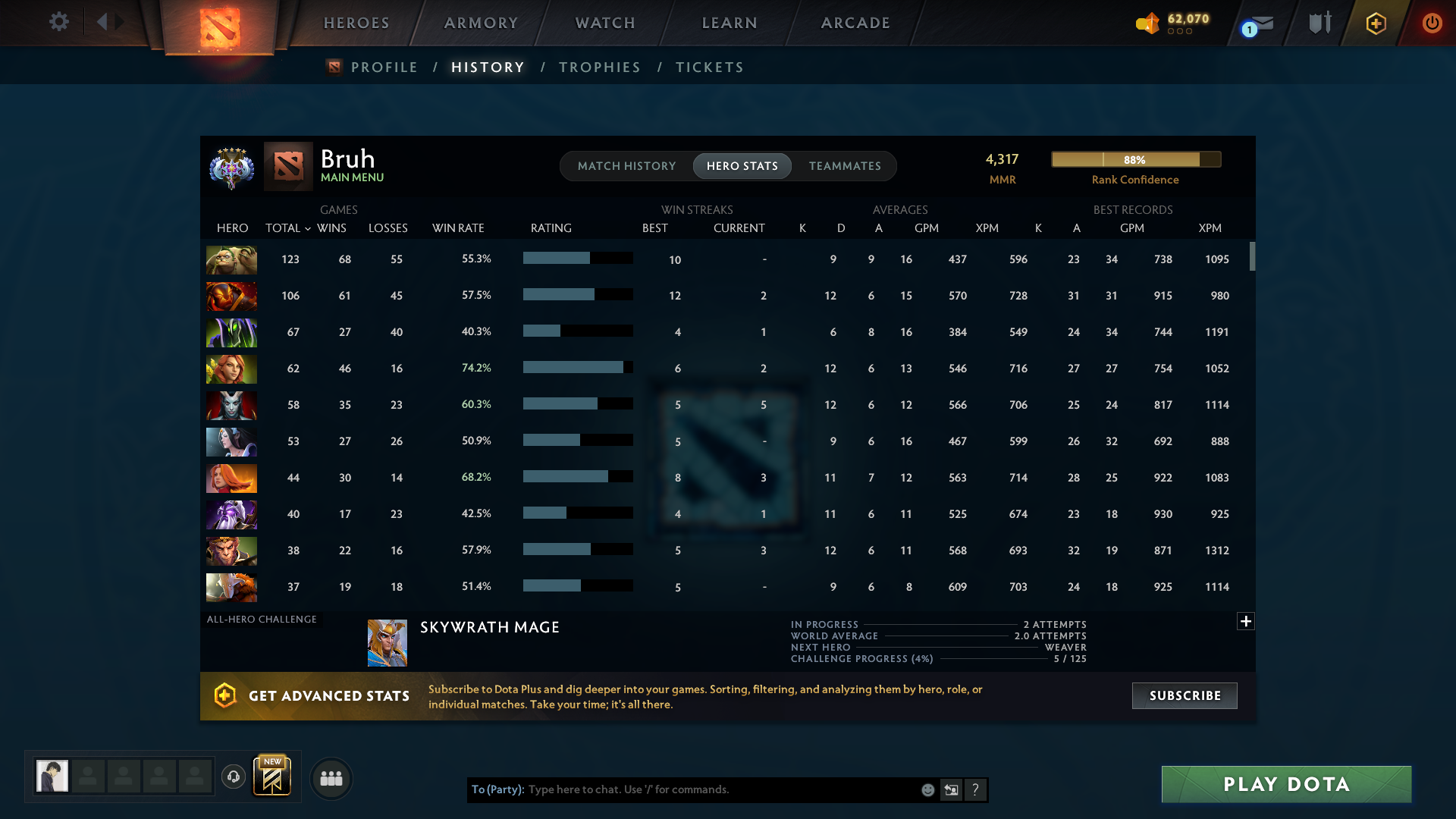Image resolution: width=1456 pixels, height=819 pixels.
Task: Expand the All-Hero Challenge plus control
Action: [x=1245, y=621]
